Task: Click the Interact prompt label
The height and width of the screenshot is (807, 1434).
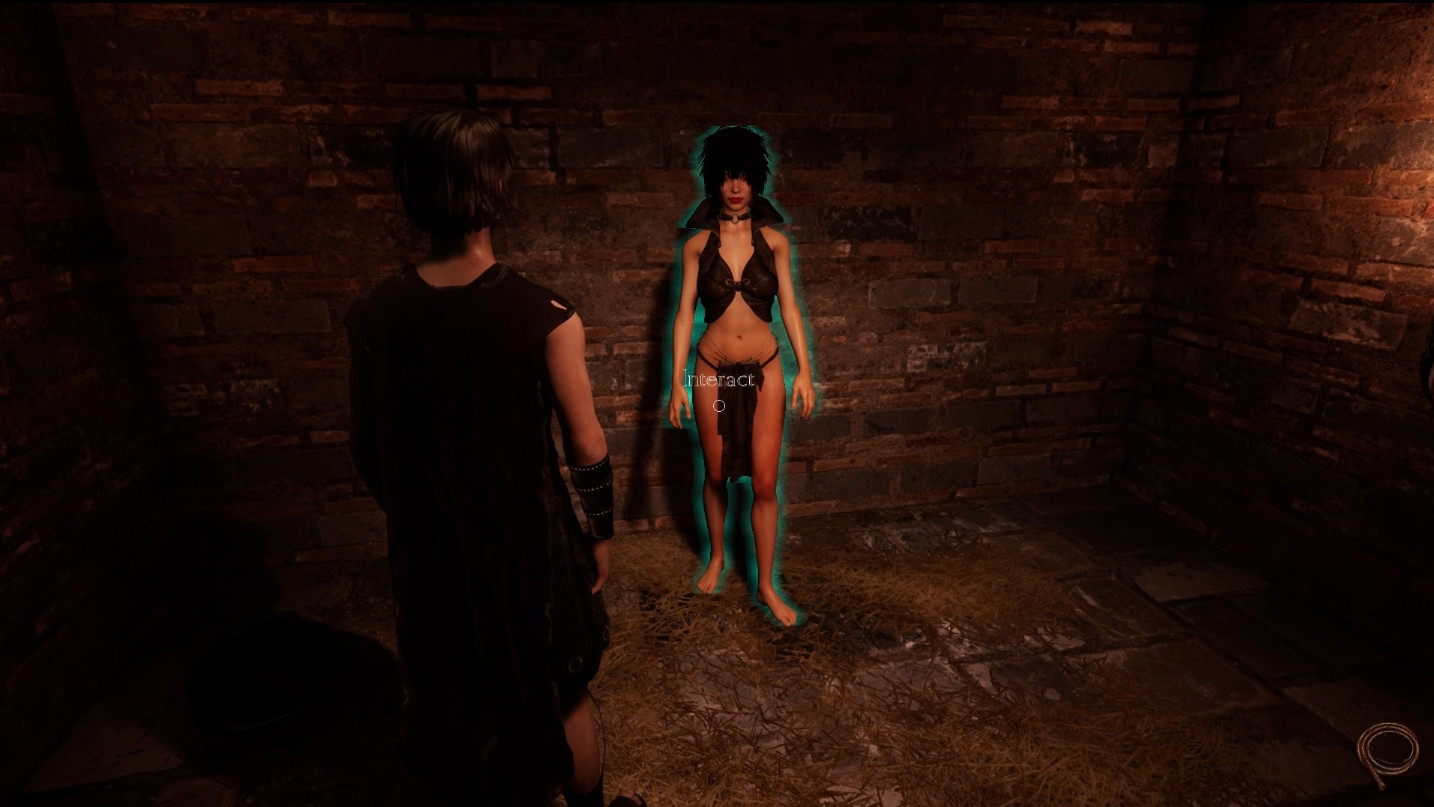Action: [718, 380]
